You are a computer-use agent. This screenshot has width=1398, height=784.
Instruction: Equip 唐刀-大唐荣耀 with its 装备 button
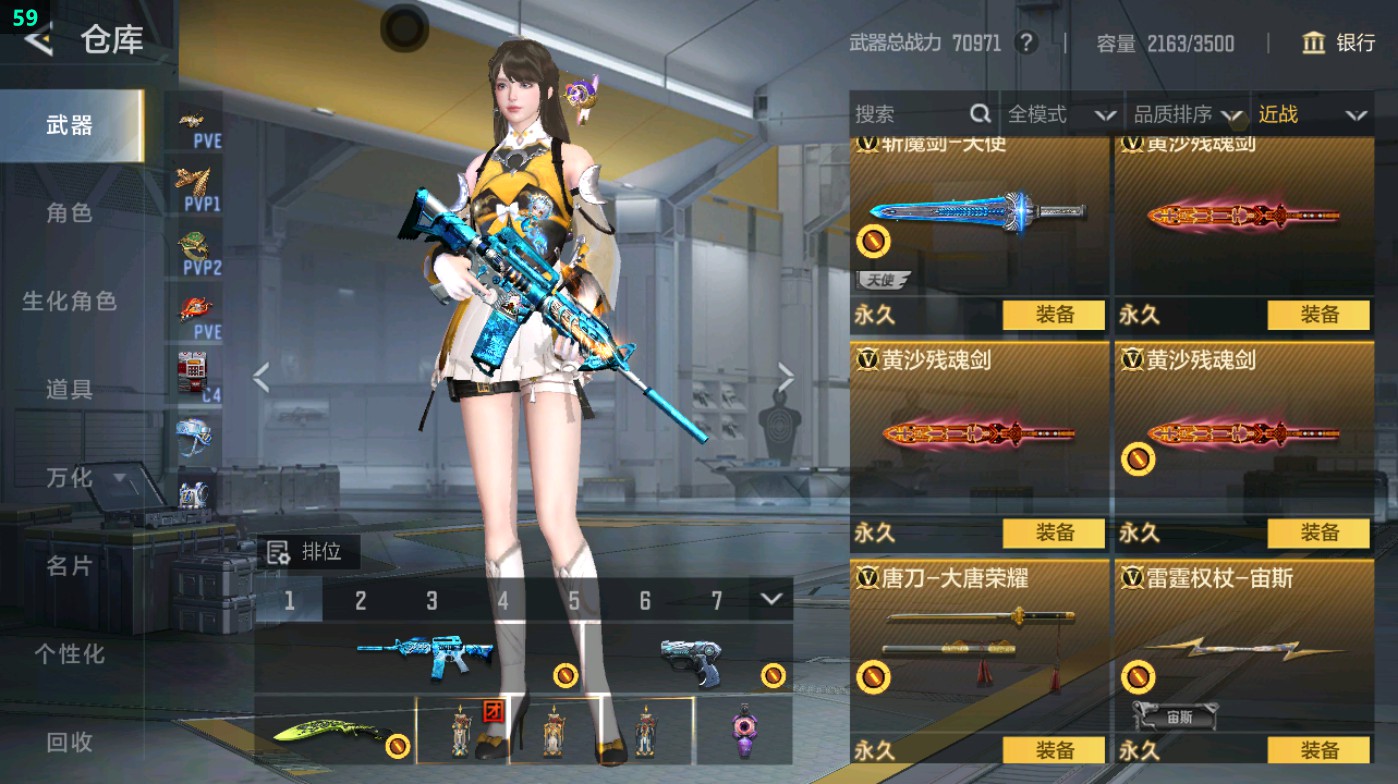pyautogui.click(x=1054, y=750)
